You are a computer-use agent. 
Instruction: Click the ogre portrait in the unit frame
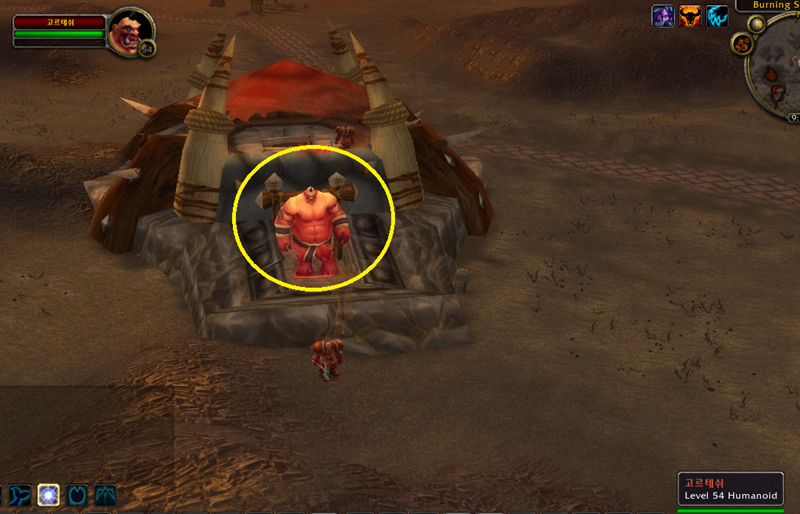tap(129, 29)
